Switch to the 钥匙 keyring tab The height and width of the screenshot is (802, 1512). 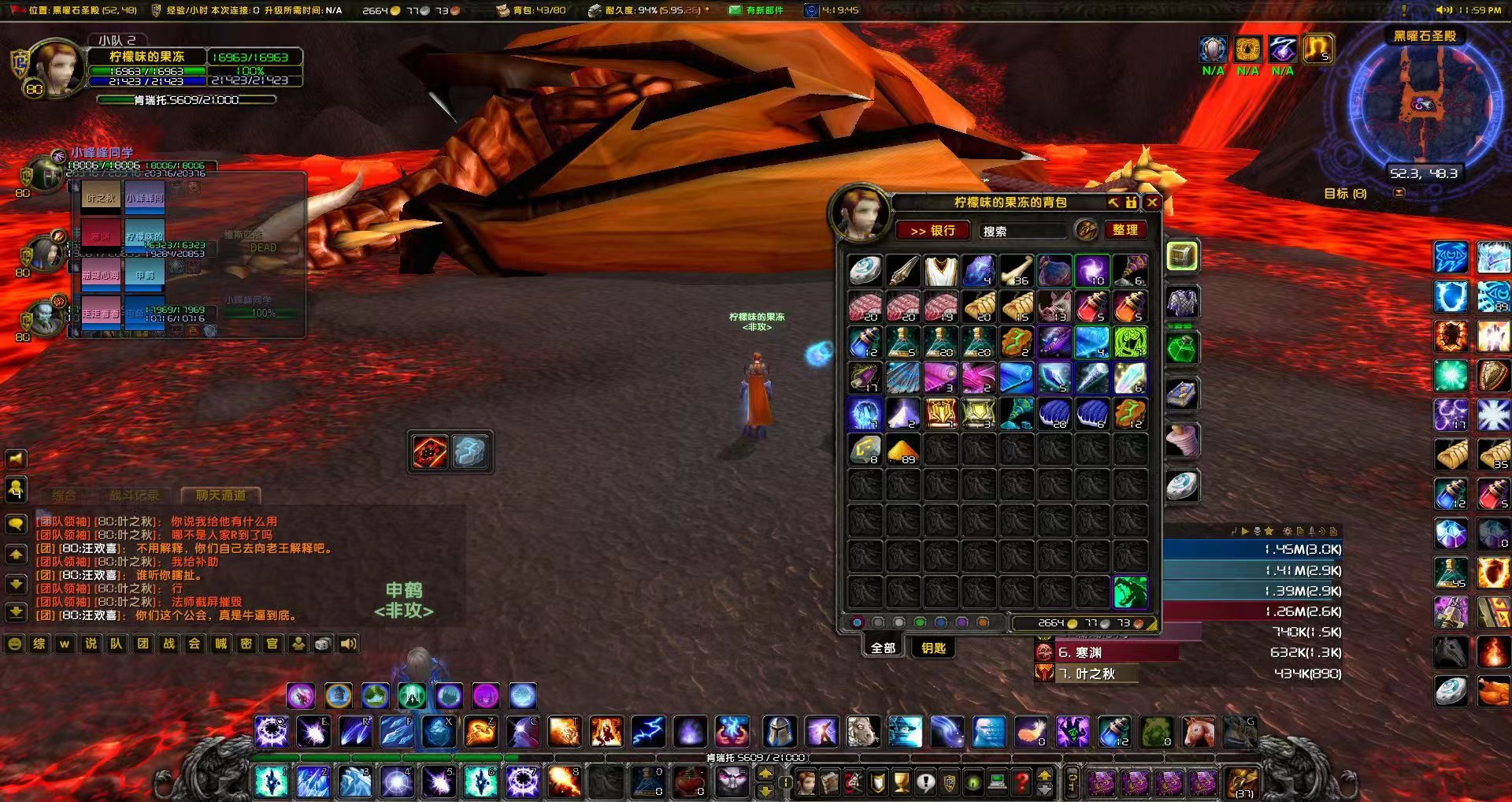point(933,648)
